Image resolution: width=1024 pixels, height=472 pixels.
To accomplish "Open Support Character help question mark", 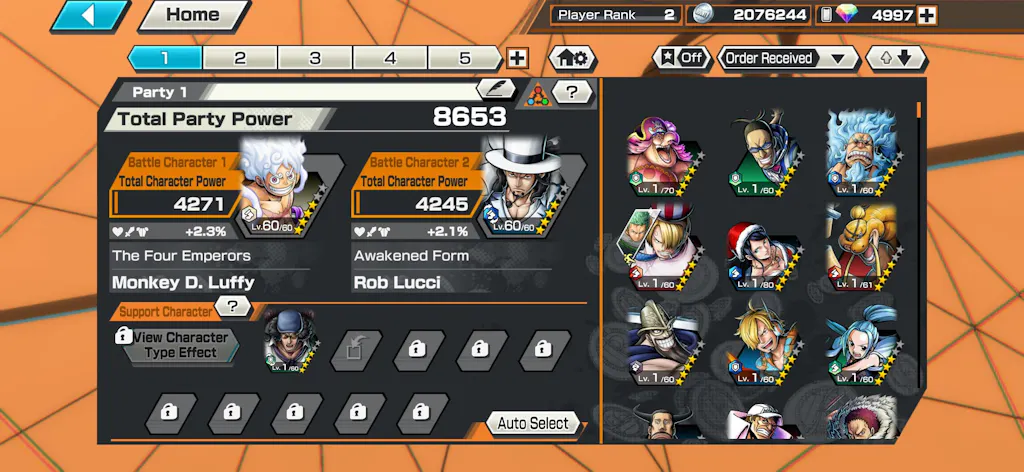I will (x=232, y=306).
